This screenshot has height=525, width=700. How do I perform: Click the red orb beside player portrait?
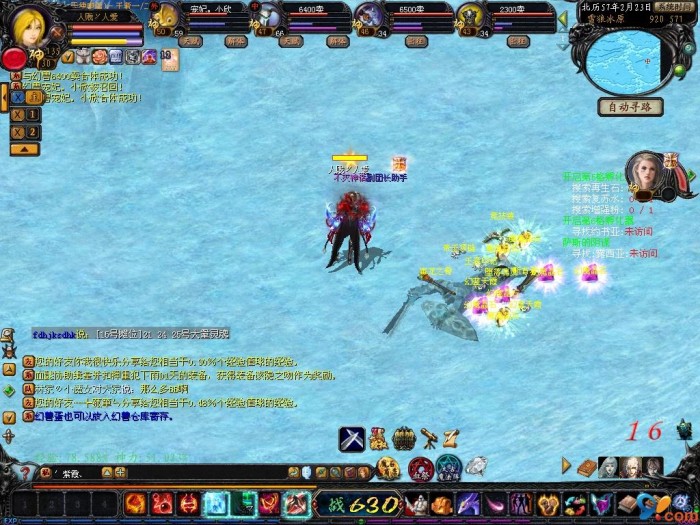[14, 58]
